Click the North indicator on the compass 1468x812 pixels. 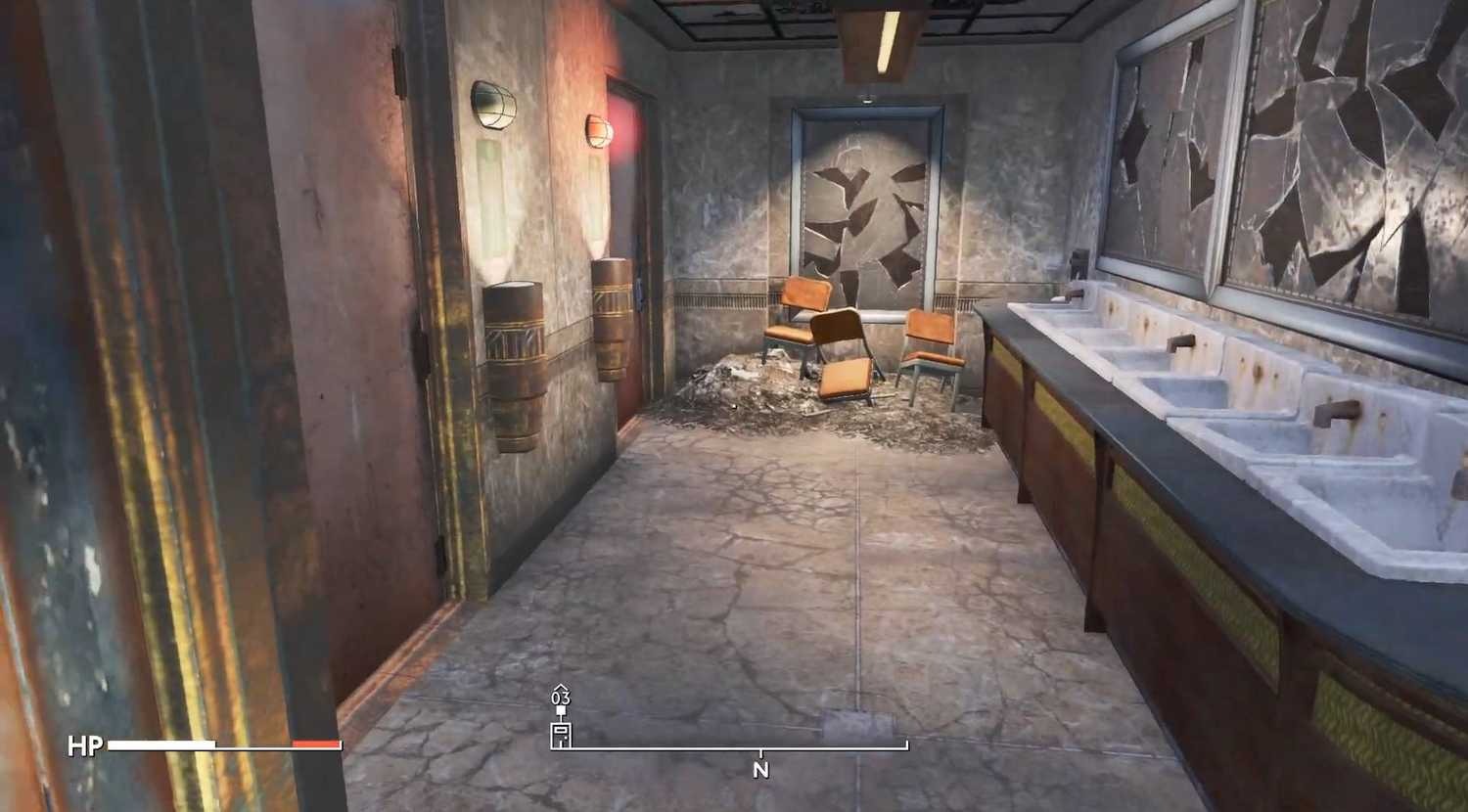click(x=760, y=770)
